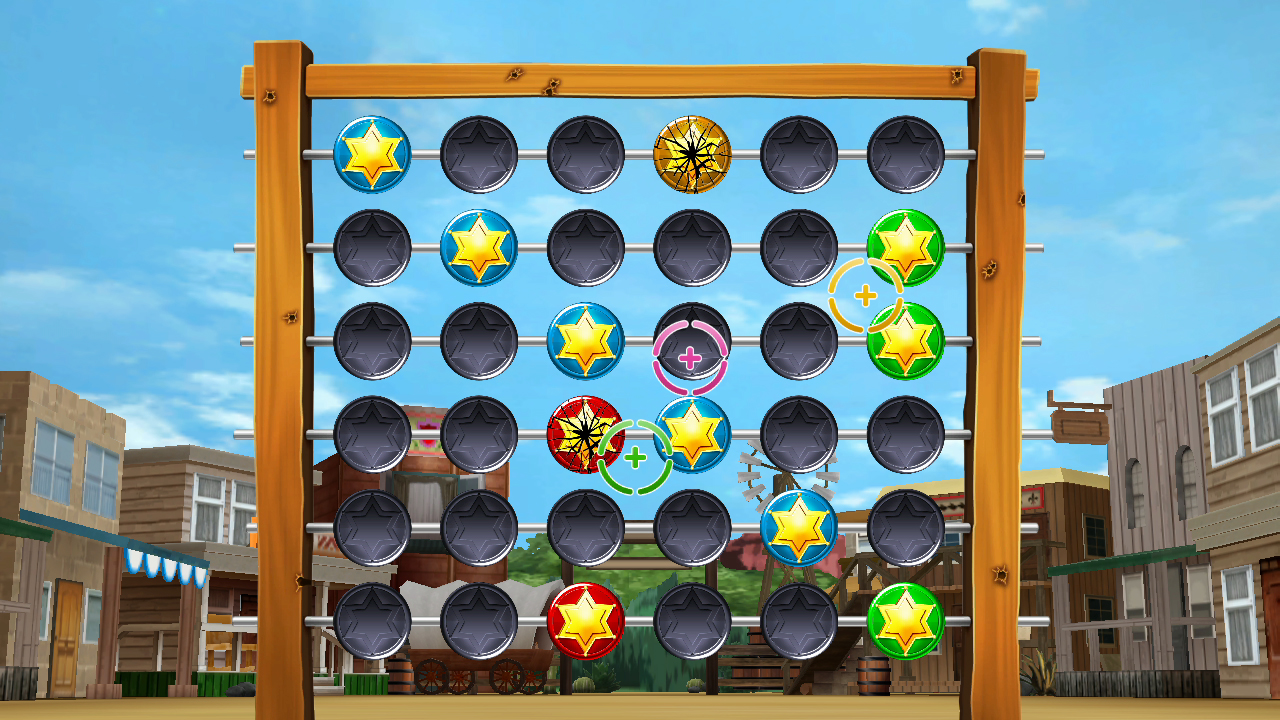Select the blue star in the third row
The height and width of the screenshot is (720, 1280).
[585, 340]
